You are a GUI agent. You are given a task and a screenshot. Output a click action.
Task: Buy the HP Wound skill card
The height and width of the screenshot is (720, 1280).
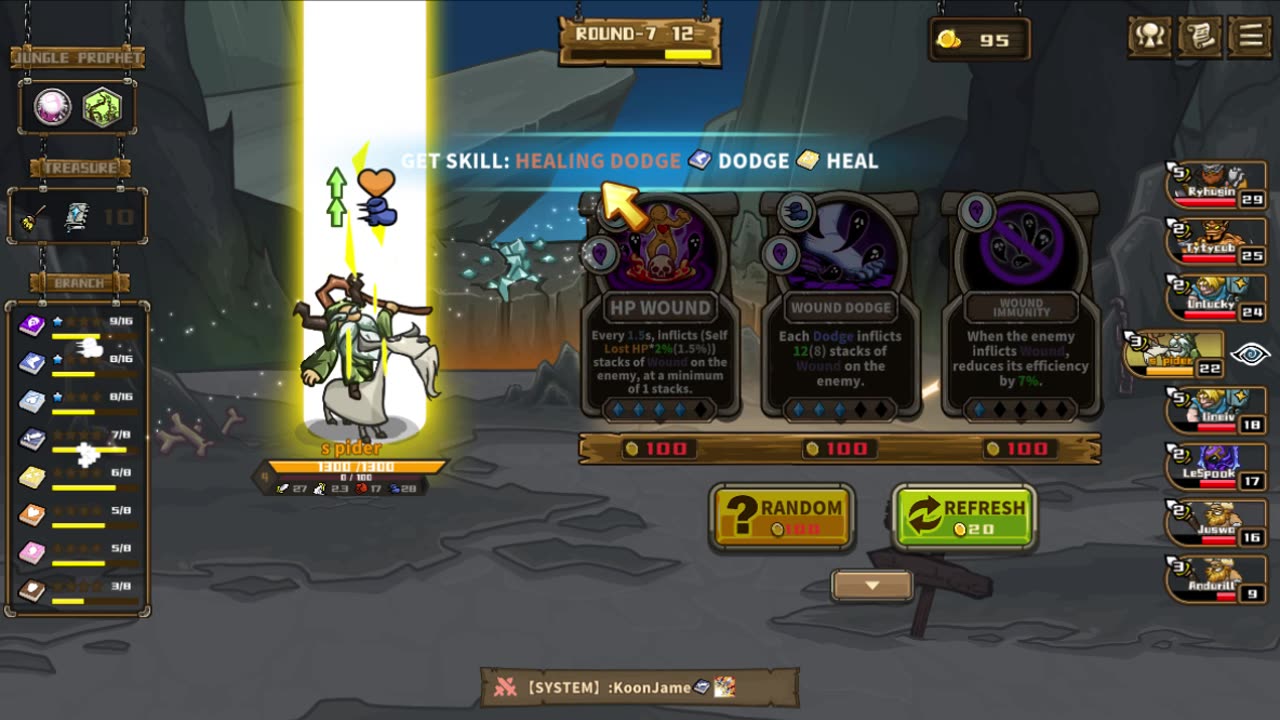tap(660, 310)
